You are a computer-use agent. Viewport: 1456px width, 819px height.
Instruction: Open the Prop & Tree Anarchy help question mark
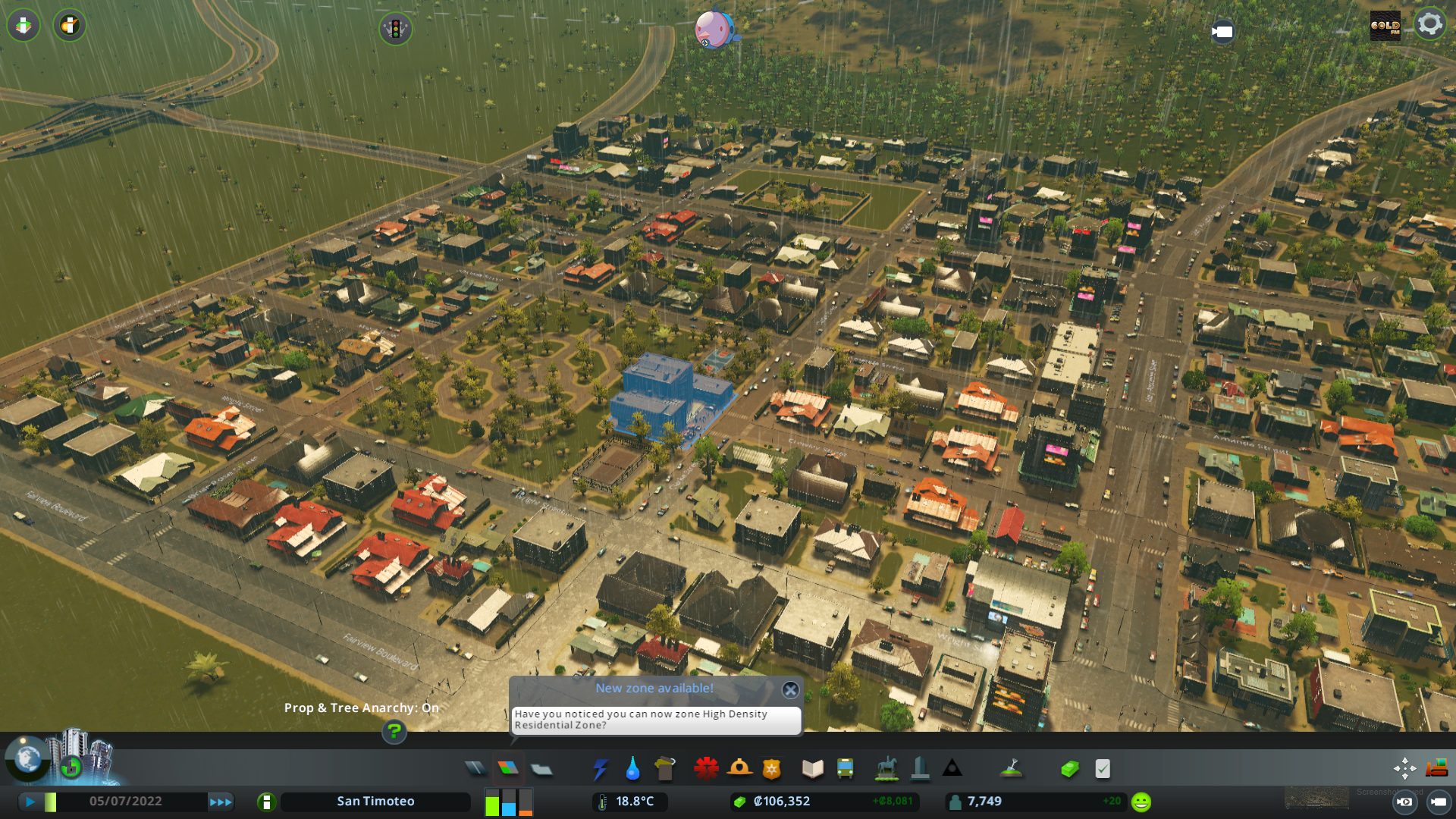coord(393,733)
